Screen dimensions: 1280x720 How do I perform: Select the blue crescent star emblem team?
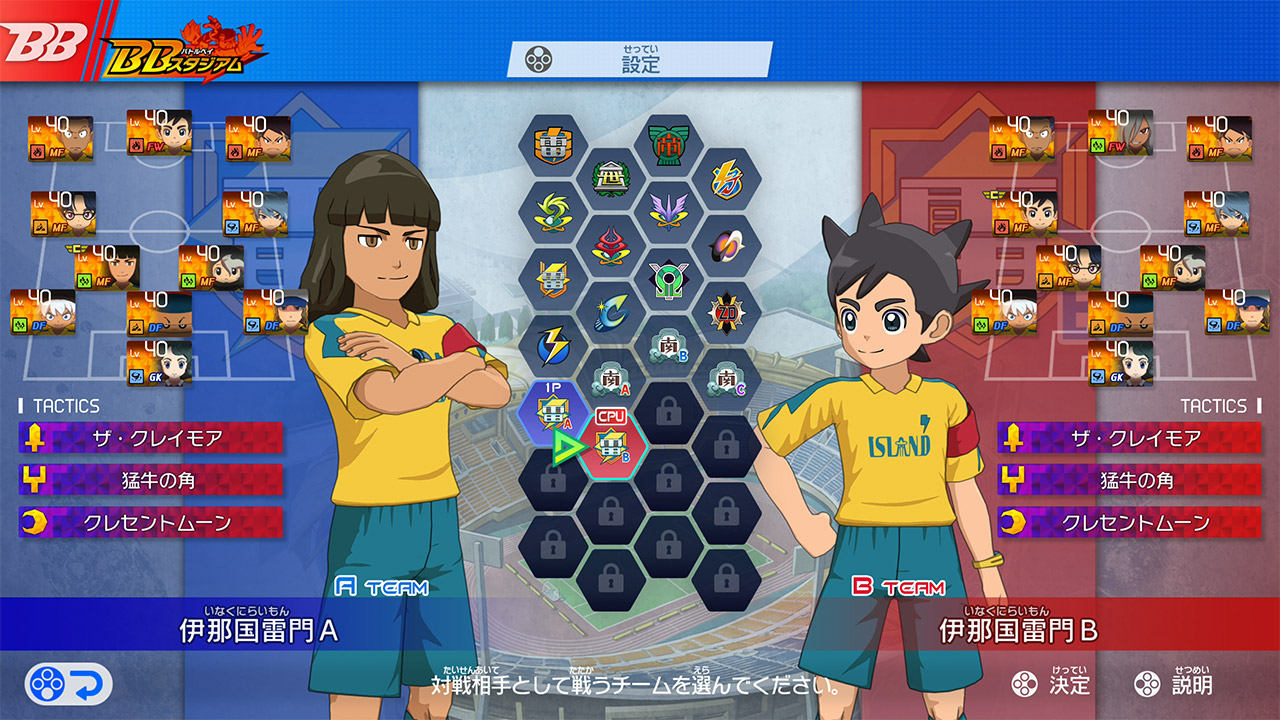pos(611,312)
